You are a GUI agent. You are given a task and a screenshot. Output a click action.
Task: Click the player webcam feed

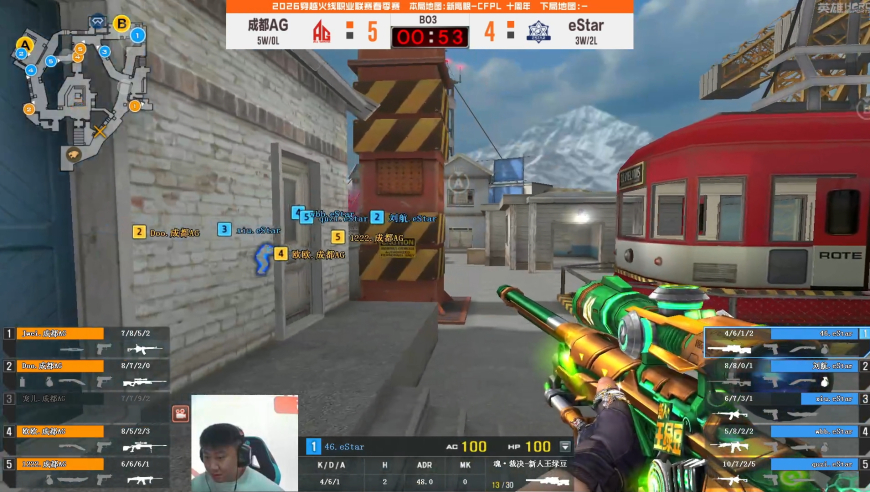coord(244,443)
